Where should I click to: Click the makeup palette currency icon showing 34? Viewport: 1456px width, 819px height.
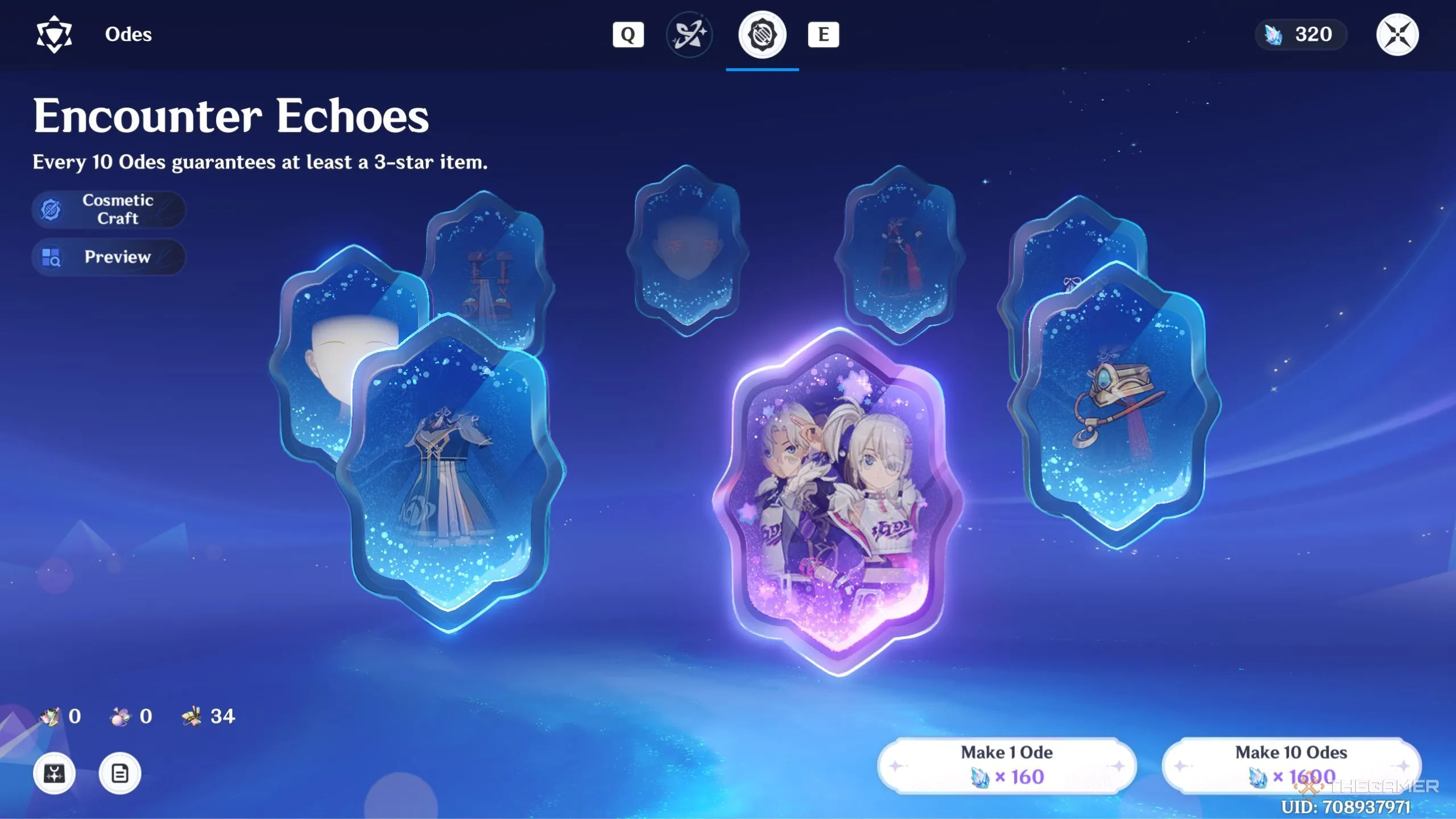point(192,716)
